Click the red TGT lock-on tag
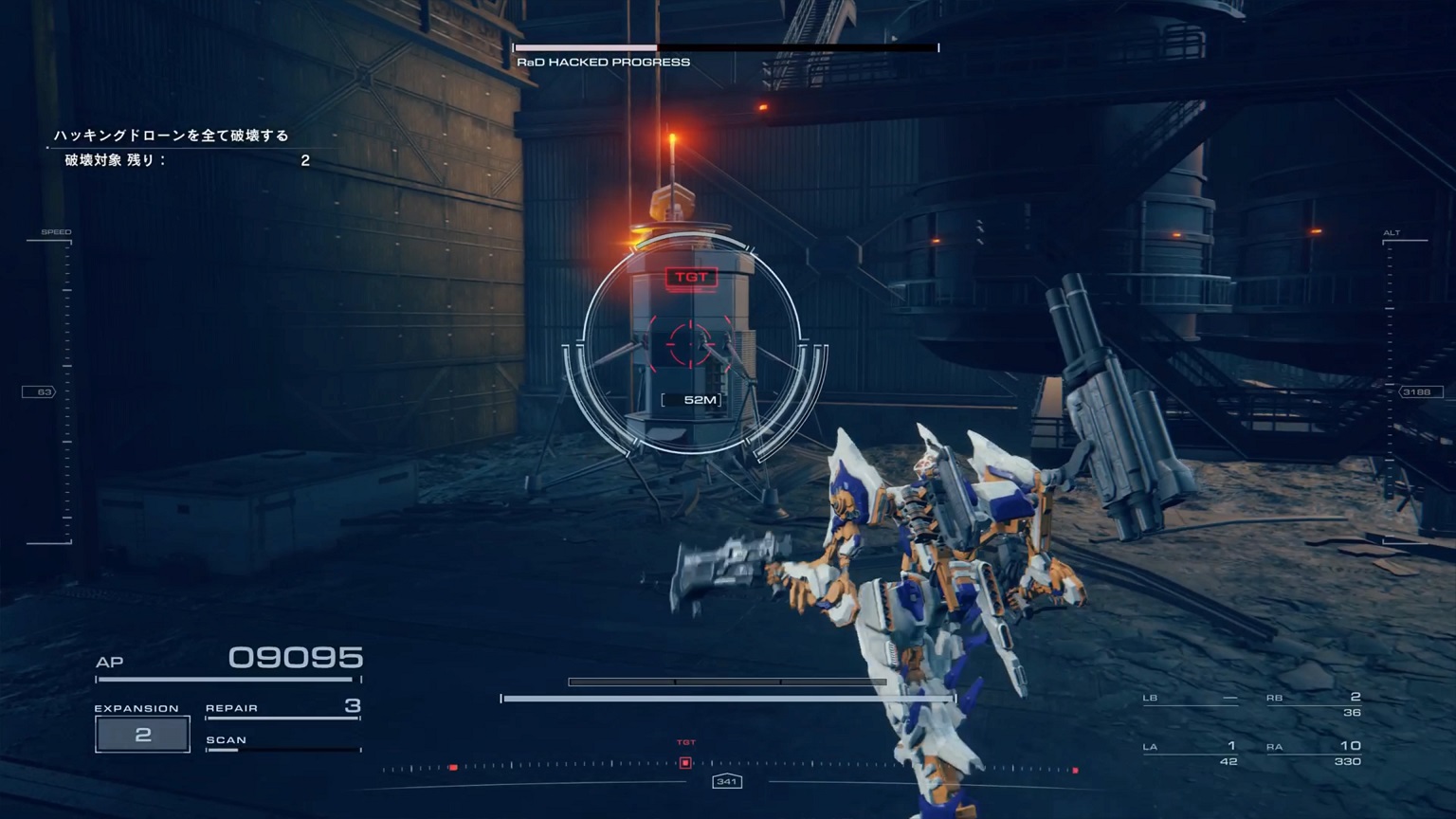 (x=691, y=277)
